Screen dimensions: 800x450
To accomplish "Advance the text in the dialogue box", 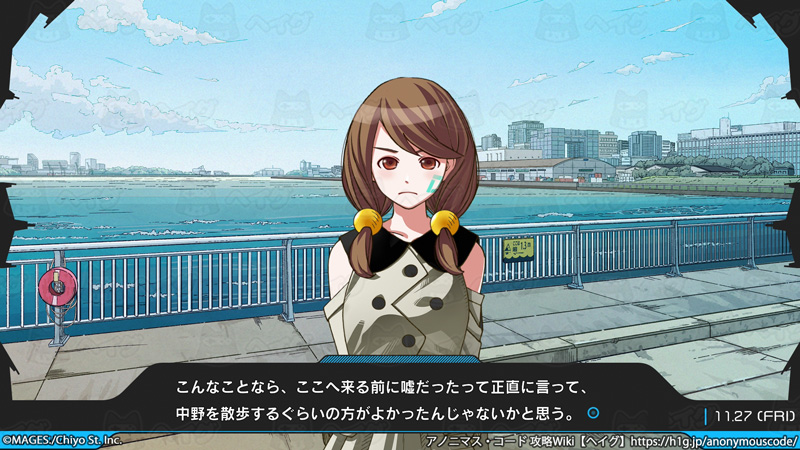I will pyautogui.click(x=400, y=398).
